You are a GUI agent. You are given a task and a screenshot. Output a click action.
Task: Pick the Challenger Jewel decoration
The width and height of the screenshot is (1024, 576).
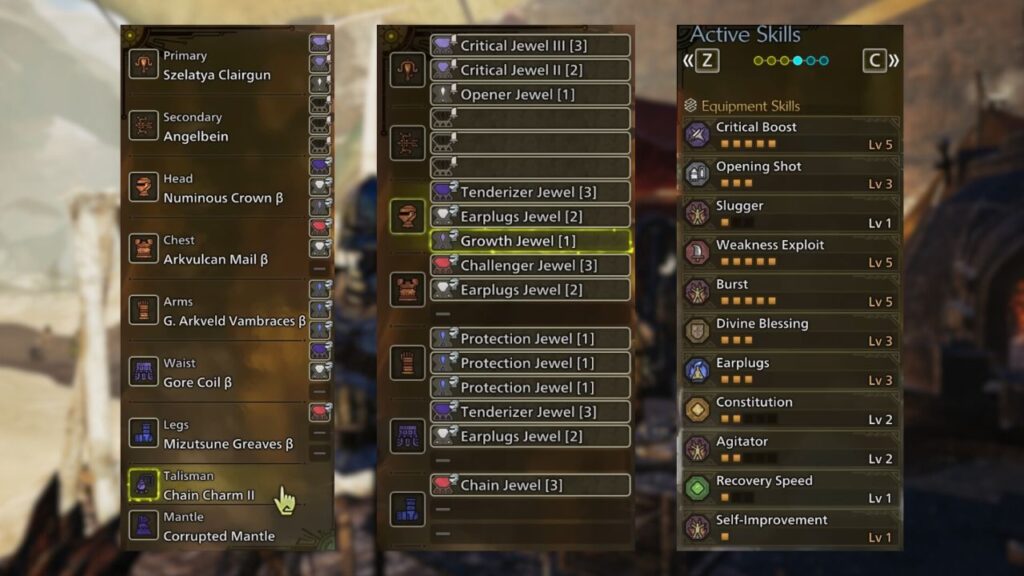point(530,265)
